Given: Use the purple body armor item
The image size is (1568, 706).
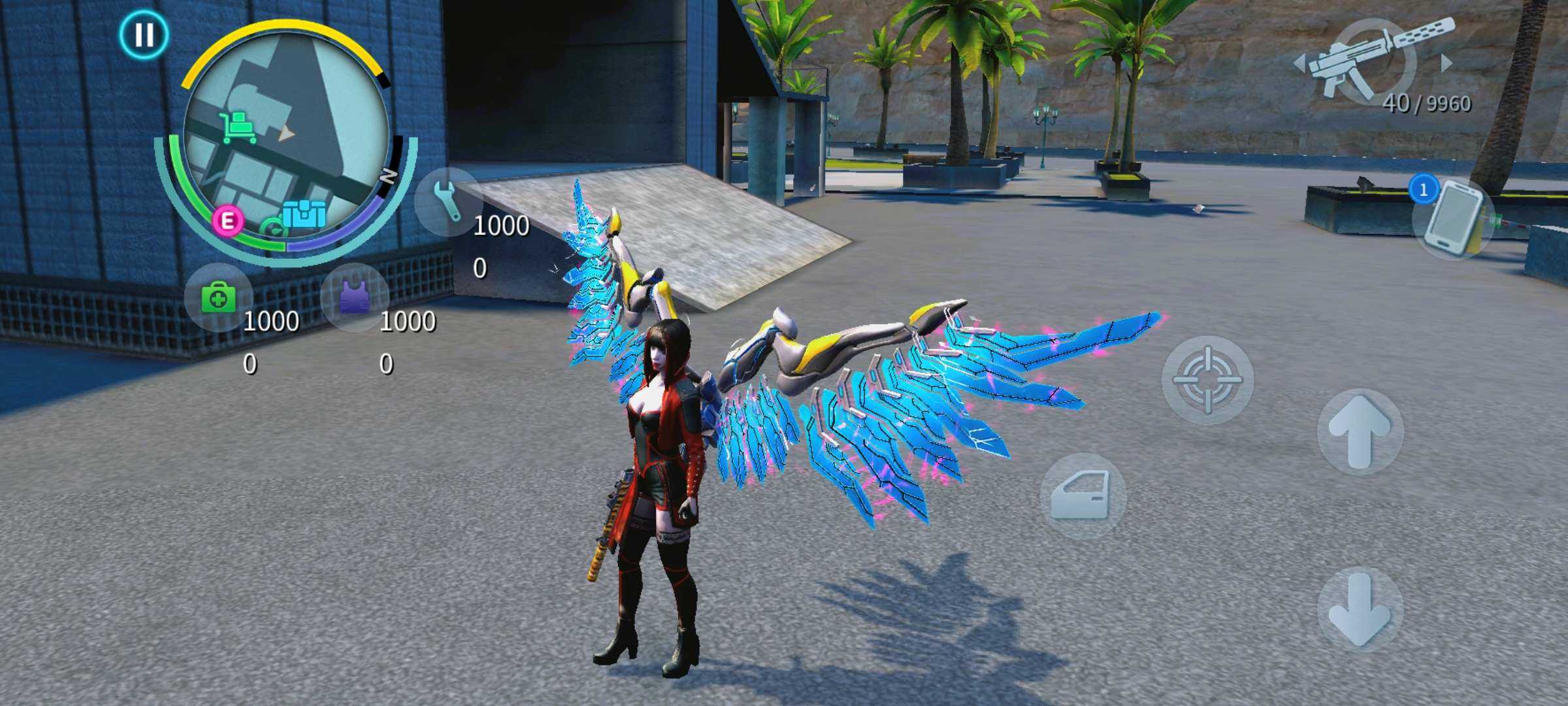Looking at the screenshot, I should tap(355, 299).
